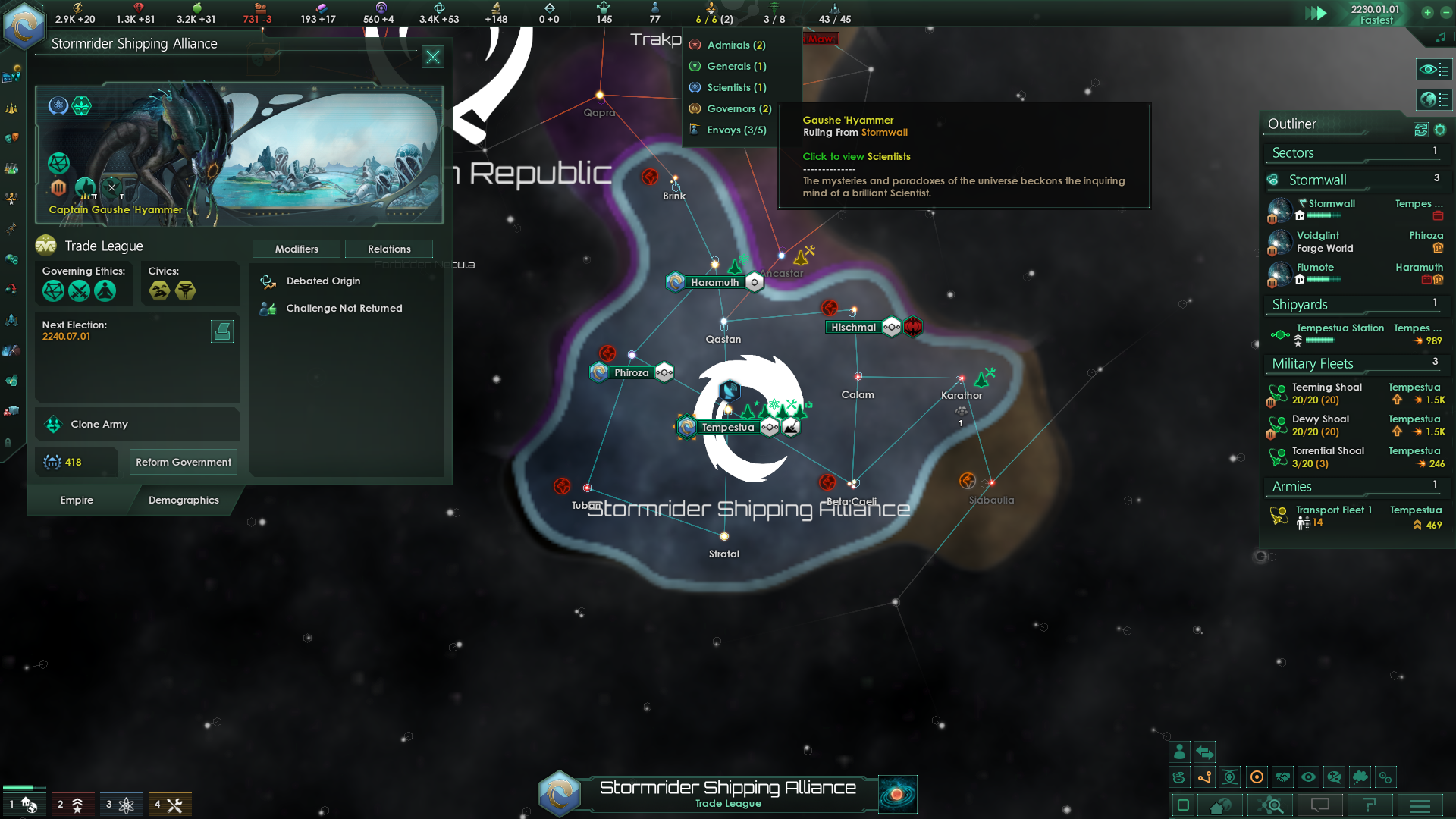Return to home system via the house icon

(1219, 805)
